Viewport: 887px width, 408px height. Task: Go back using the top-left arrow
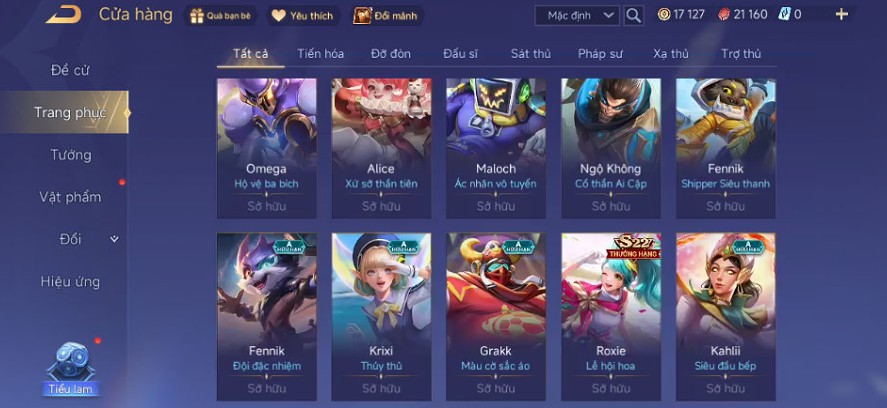tap(62, 14)
